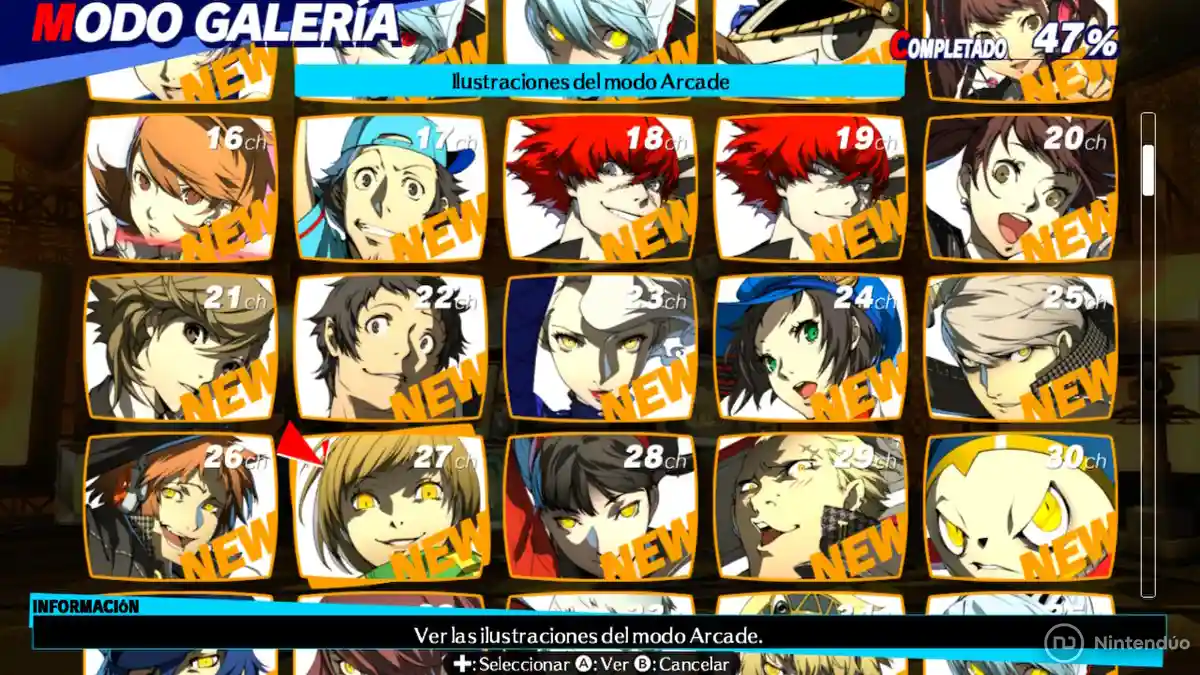1200x675 pixels.
Task: Open illustration thumbnail 17ch
Action: tap(390, 188)
